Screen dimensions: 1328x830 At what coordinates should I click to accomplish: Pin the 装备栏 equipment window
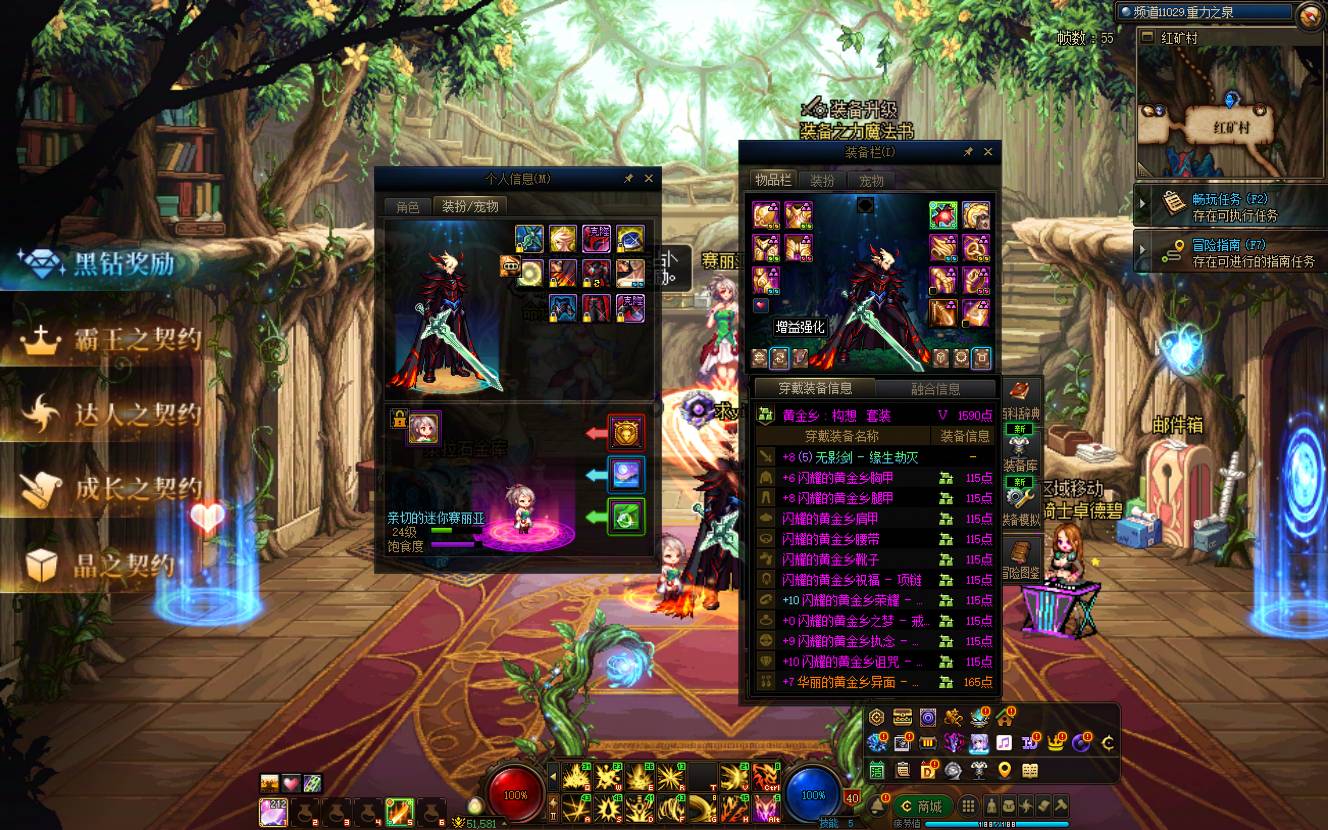coord(967,152)
